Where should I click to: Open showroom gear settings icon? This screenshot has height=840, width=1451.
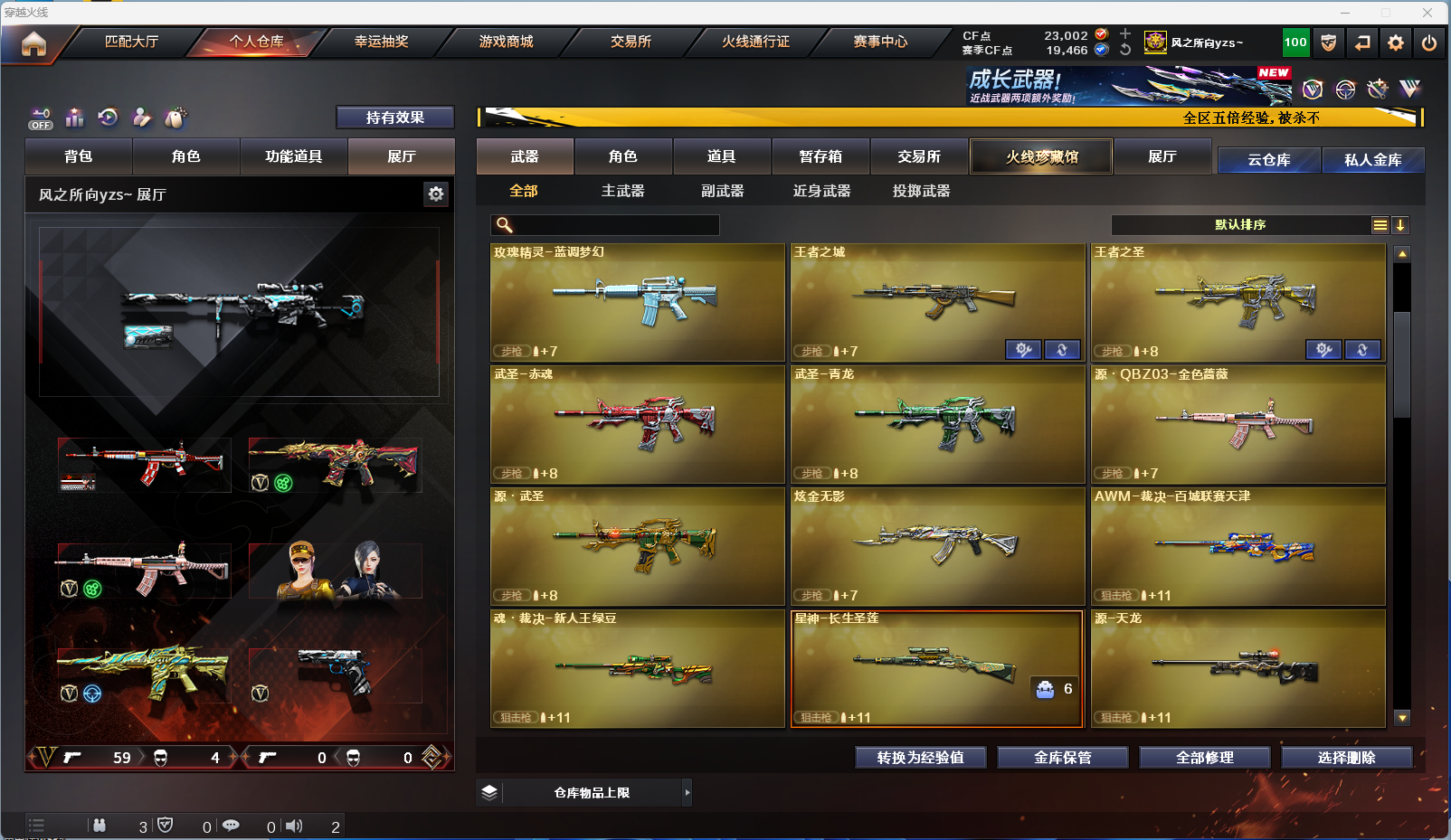click(x=436, y=194)
